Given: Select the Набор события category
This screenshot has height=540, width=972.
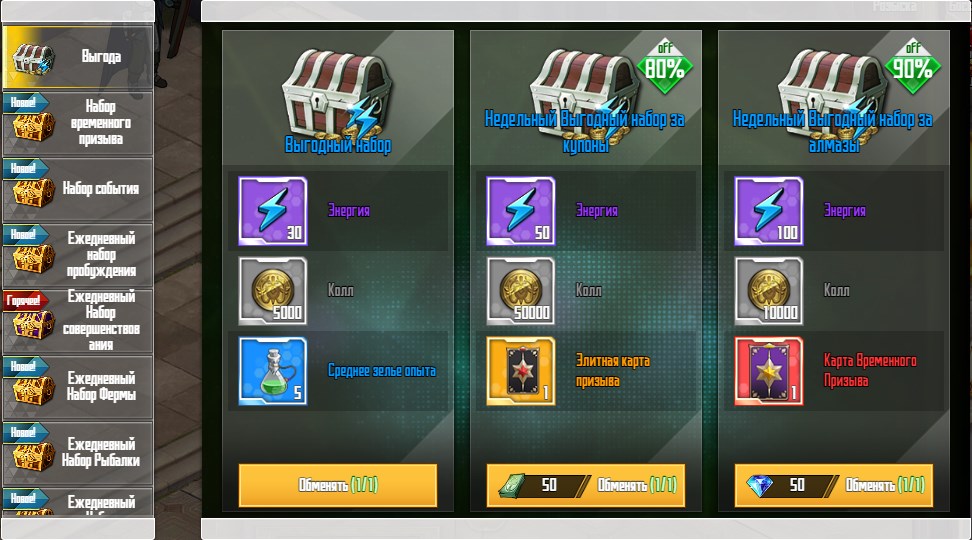Looking at the screenshot, I should tap(78, 189).
